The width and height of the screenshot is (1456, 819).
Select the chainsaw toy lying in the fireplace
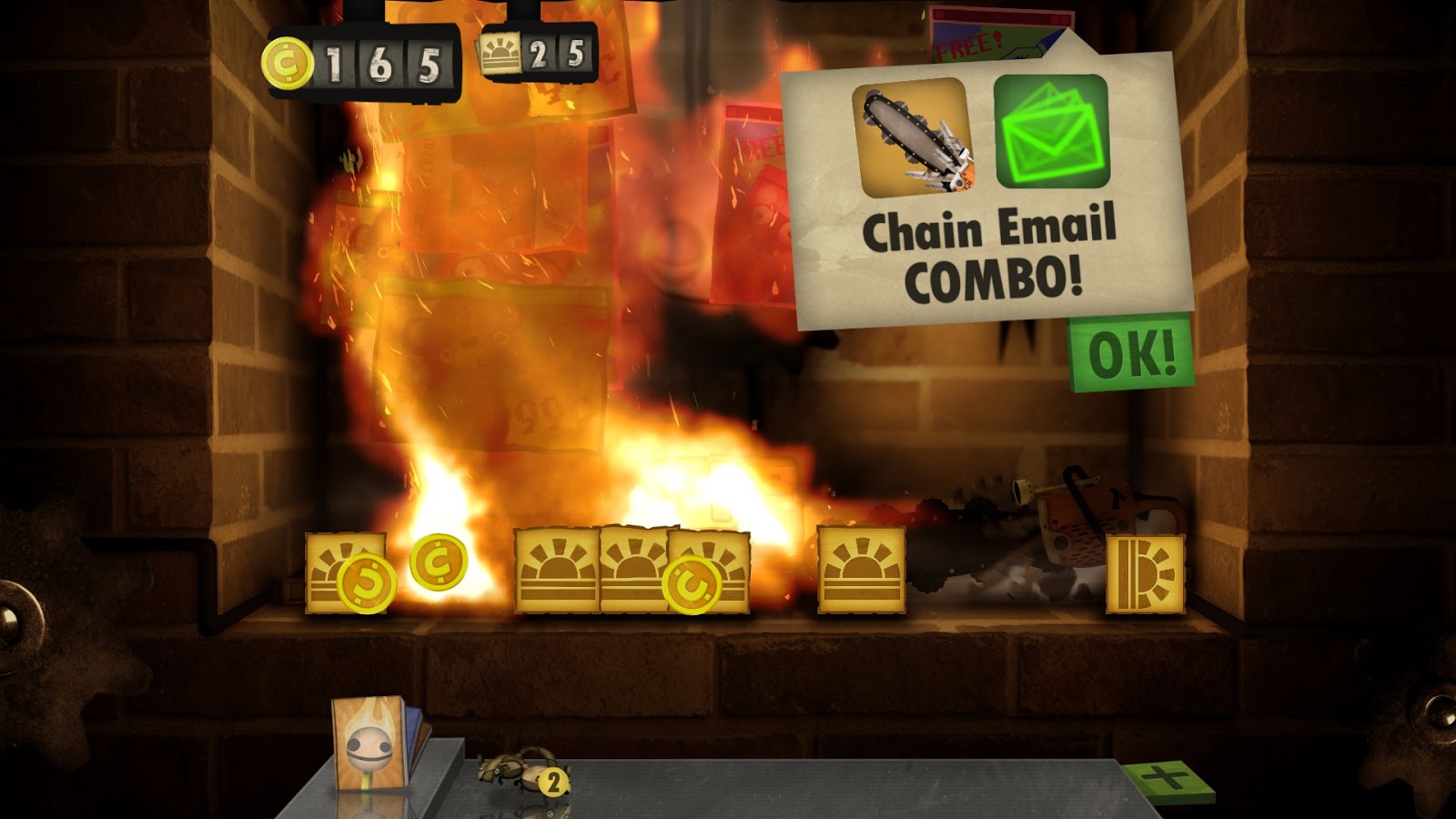1083,519
